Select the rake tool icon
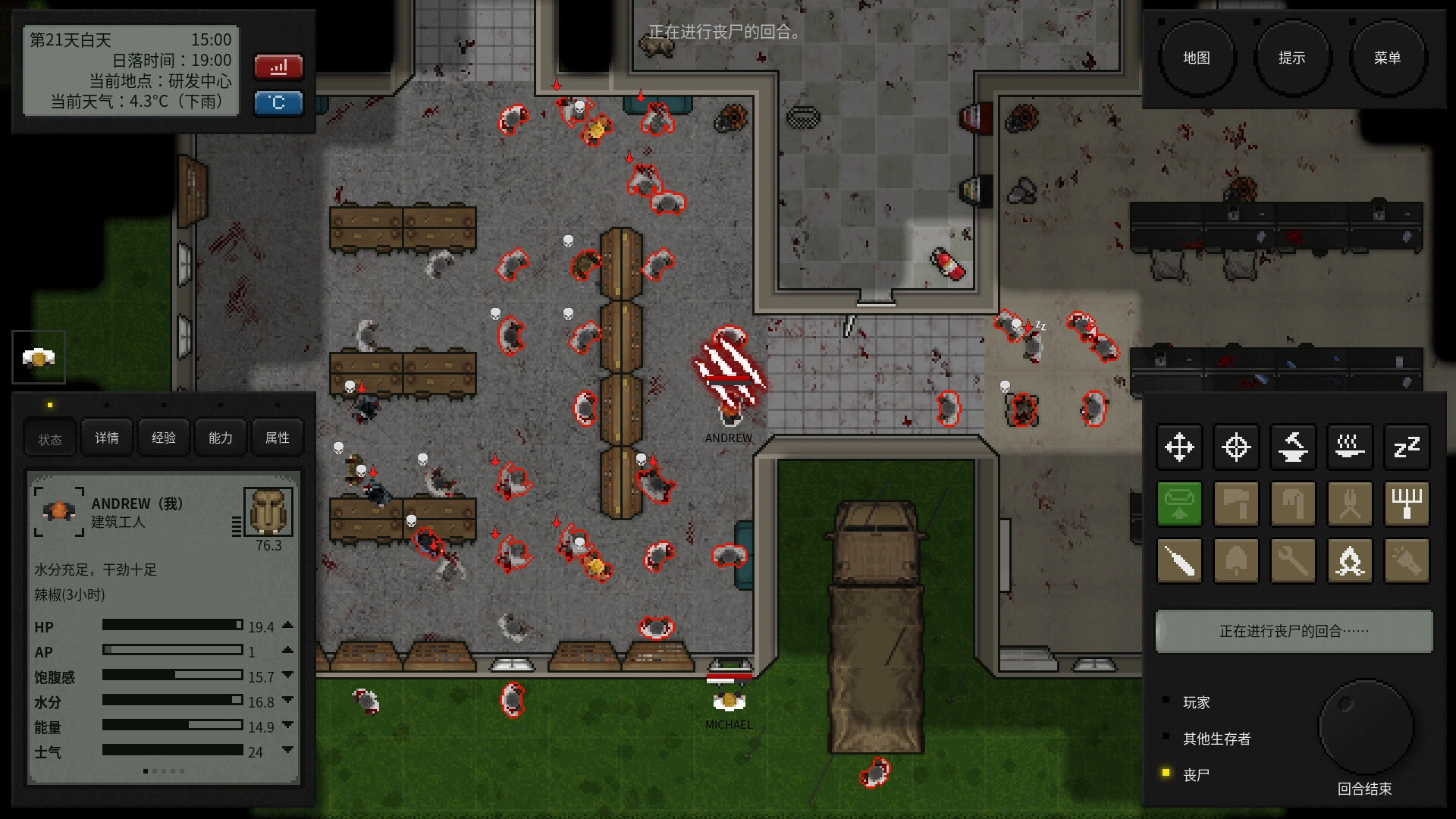1456x819 pixels. tap(1407, 504)
